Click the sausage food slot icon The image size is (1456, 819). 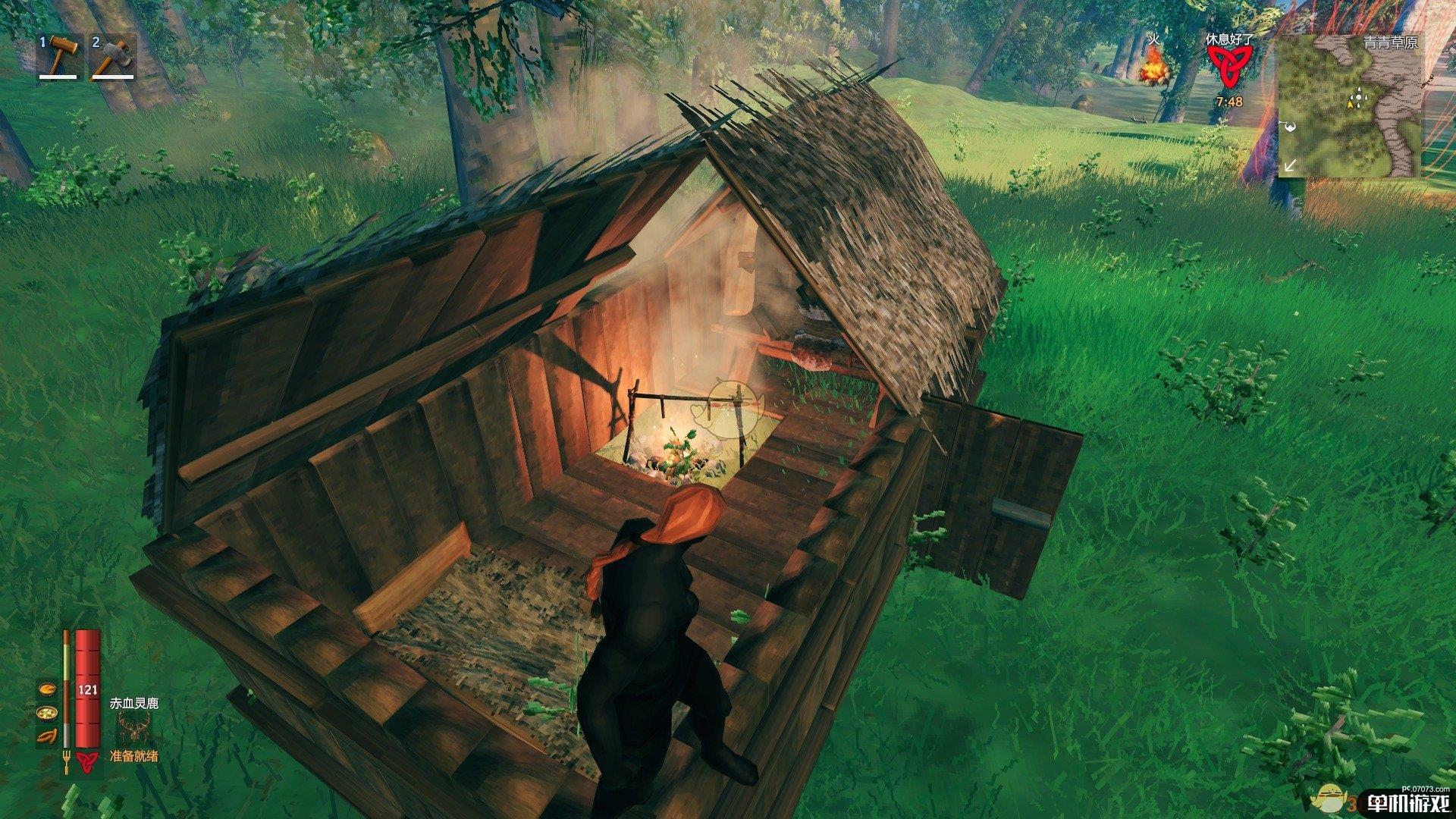tap(45, 735)
